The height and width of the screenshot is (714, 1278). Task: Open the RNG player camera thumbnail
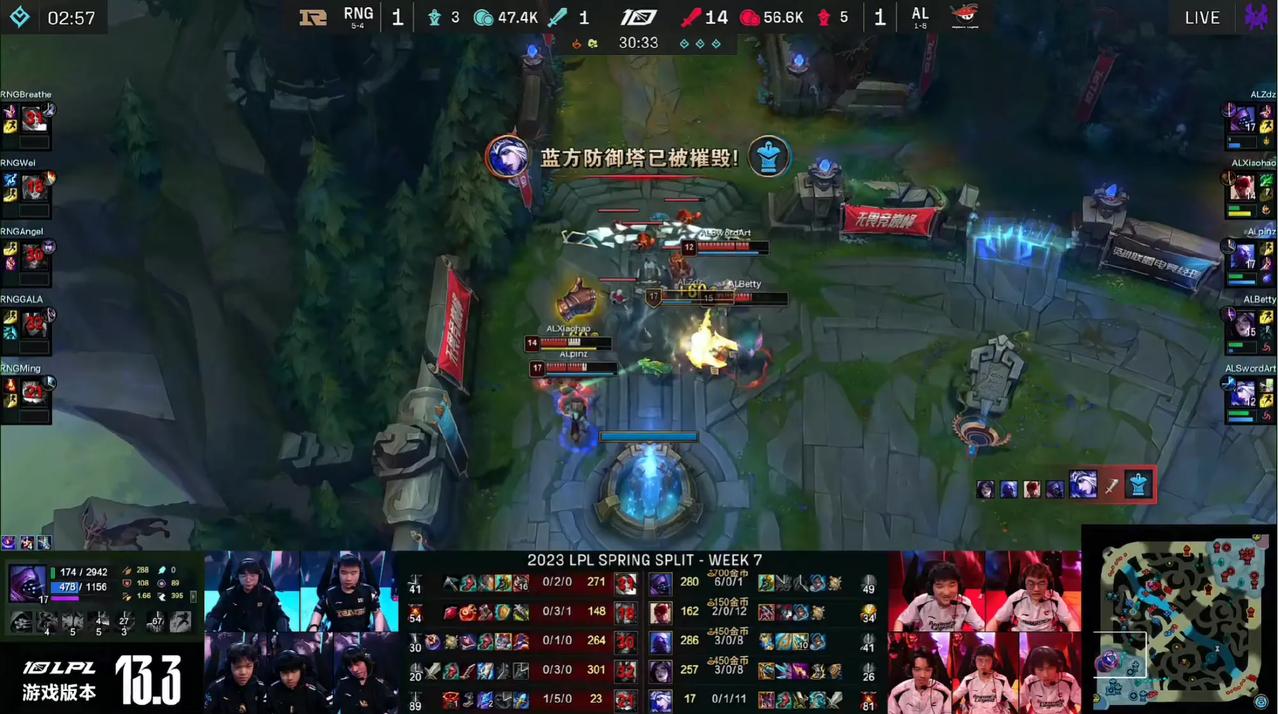click(x=301, y=632)
